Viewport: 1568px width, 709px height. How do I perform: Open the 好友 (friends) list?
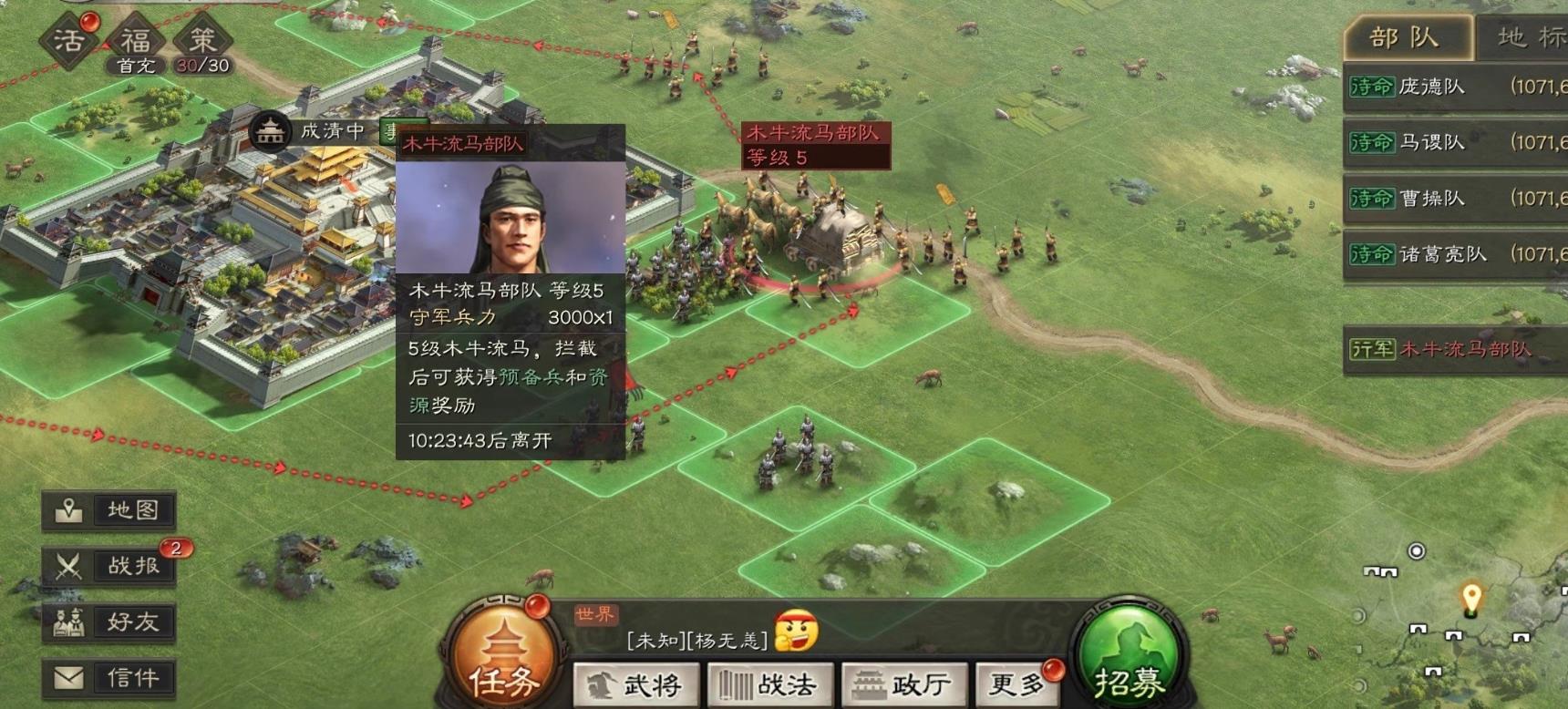click(x=108, y=623)
